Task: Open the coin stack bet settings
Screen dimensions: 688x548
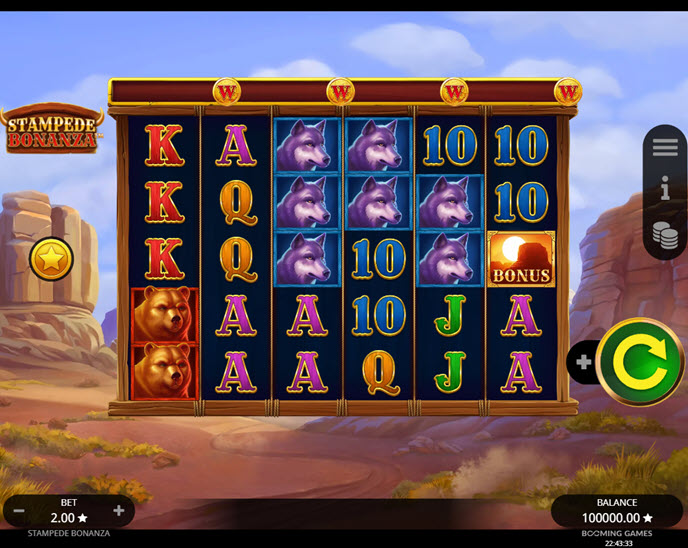Action: 665,235
